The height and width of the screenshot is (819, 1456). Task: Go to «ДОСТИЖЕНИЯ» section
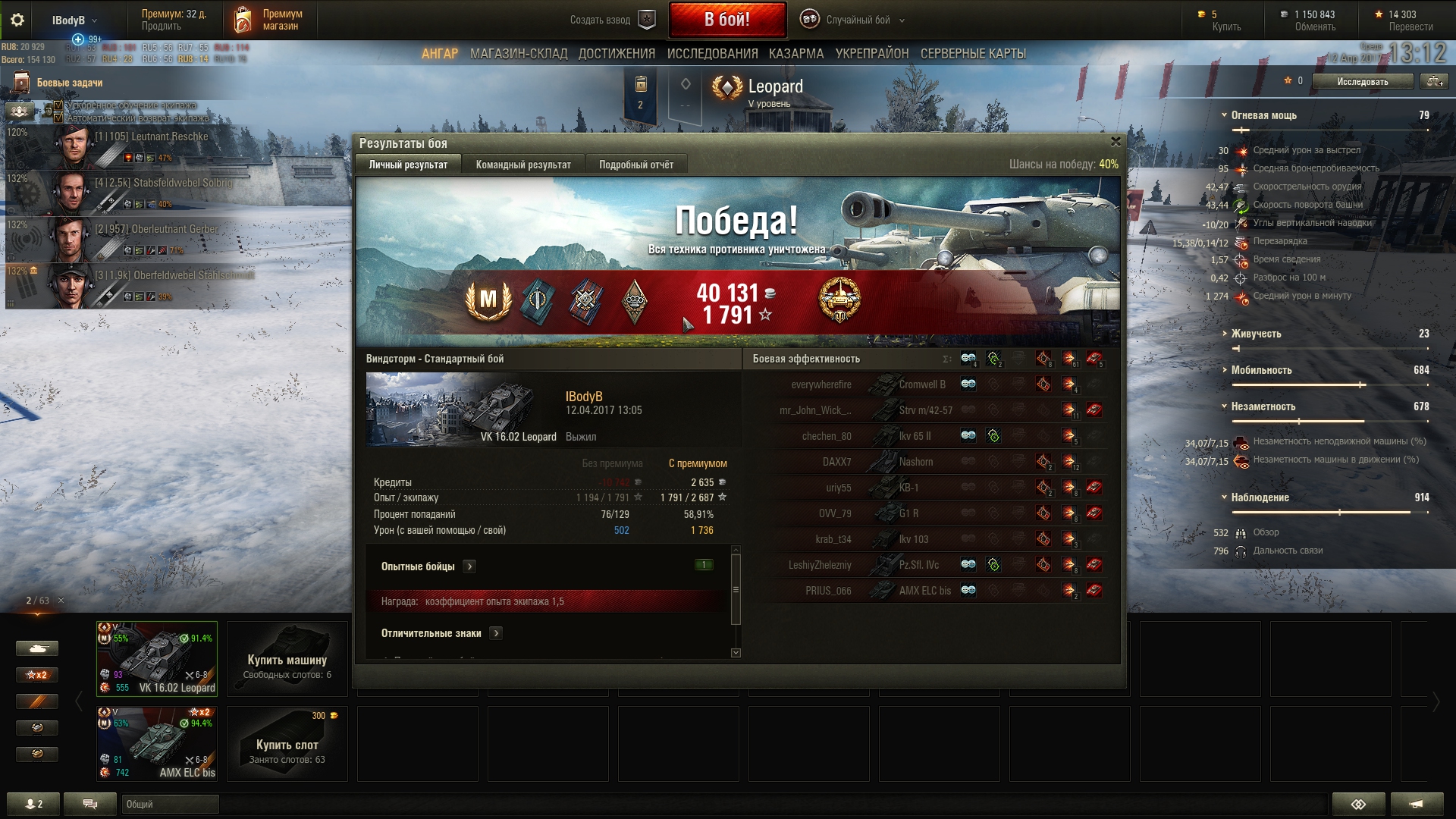pyautogui.click(x=617, y=54)
